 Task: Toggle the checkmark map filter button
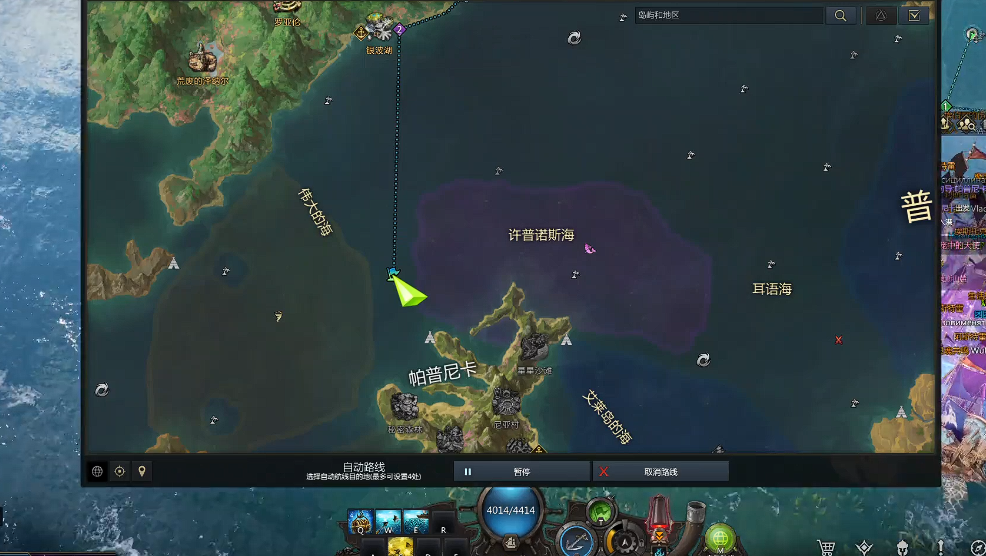(914, 15)
